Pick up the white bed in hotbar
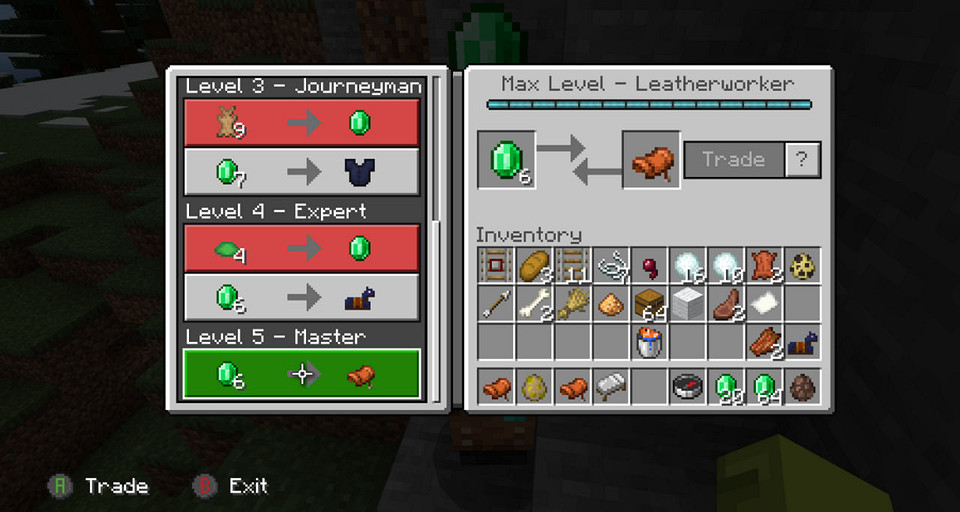Image resolution: width=960 pixels, height=512 pixels. click(x=612, y=387)
